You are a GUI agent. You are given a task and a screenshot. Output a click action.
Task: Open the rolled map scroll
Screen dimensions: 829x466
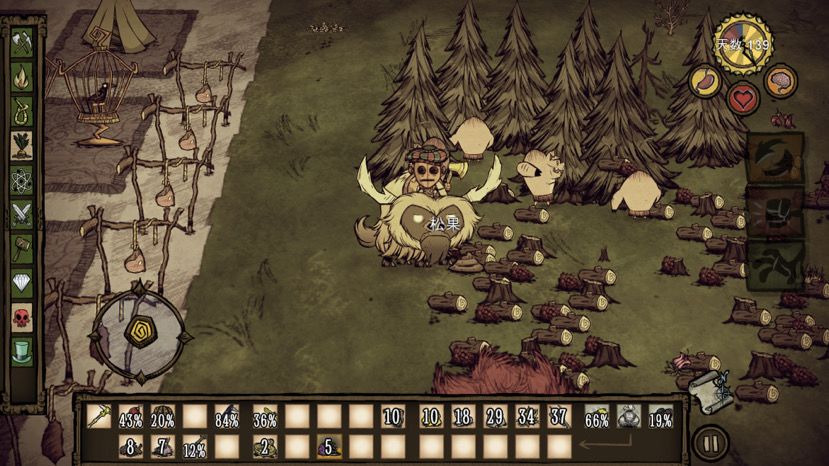(711, 390)
